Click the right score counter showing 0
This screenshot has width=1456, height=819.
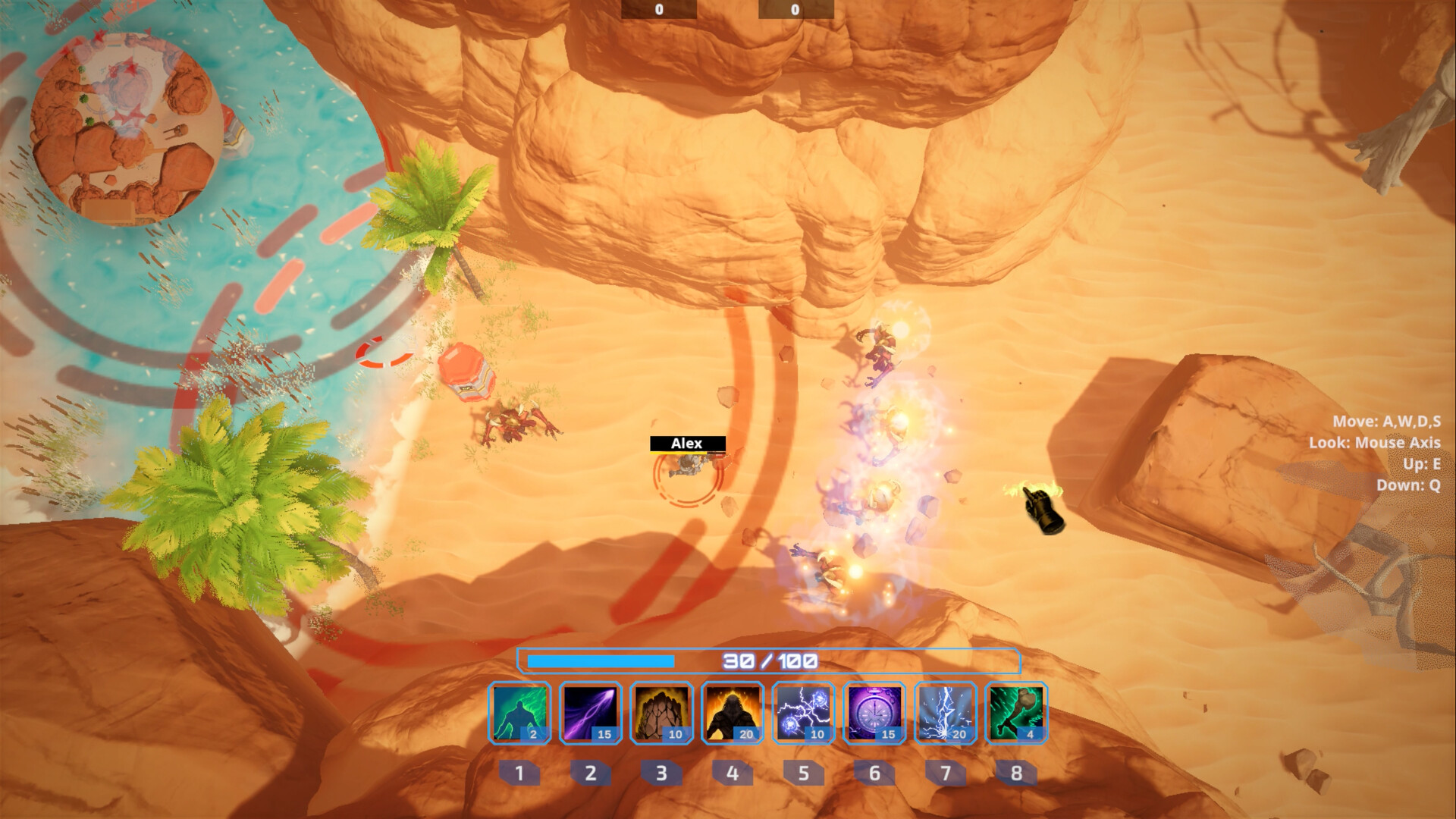(793, 10)
